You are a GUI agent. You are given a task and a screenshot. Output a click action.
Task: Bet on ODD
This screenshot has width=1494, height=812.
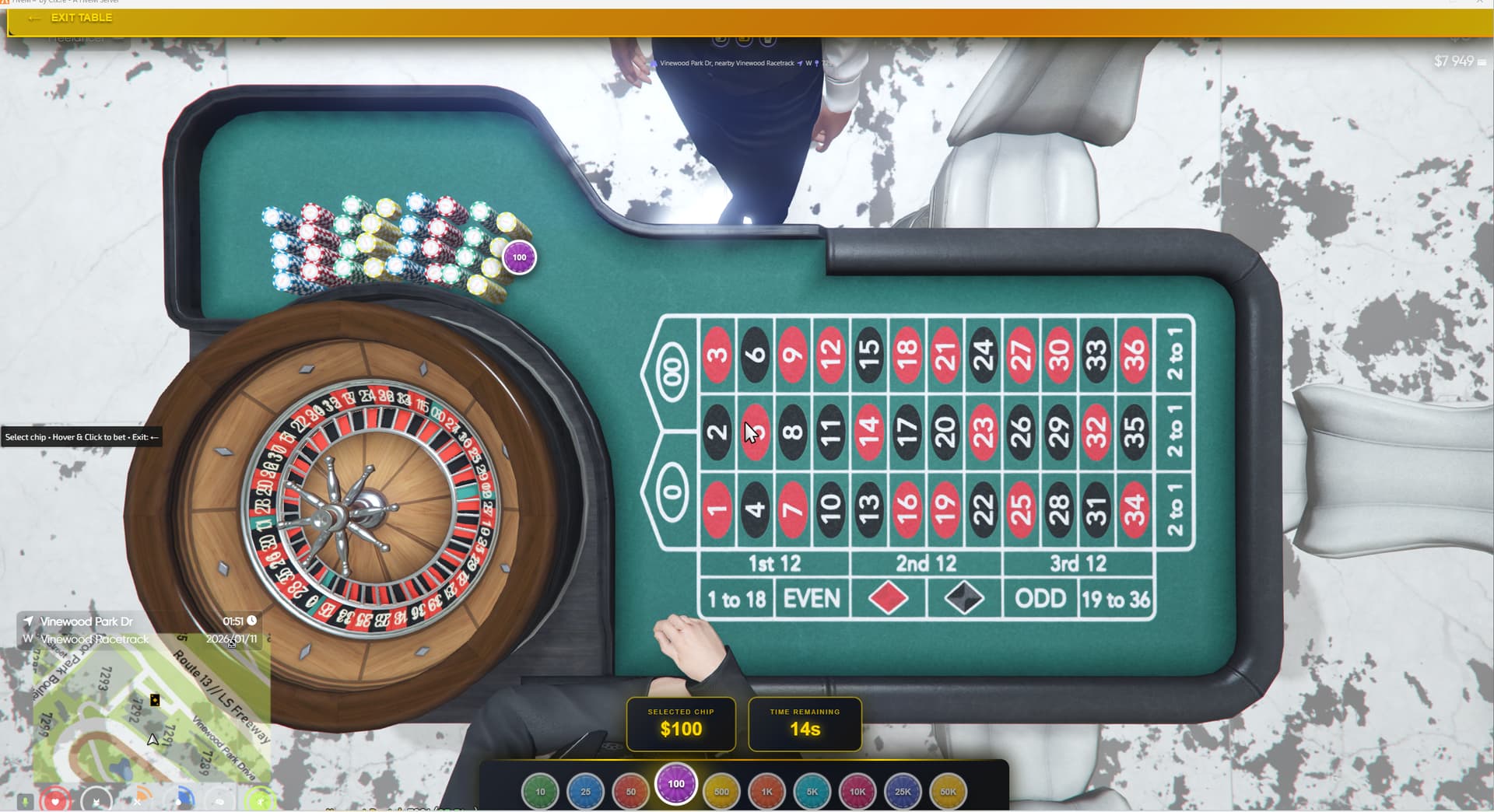(1041, 598)
